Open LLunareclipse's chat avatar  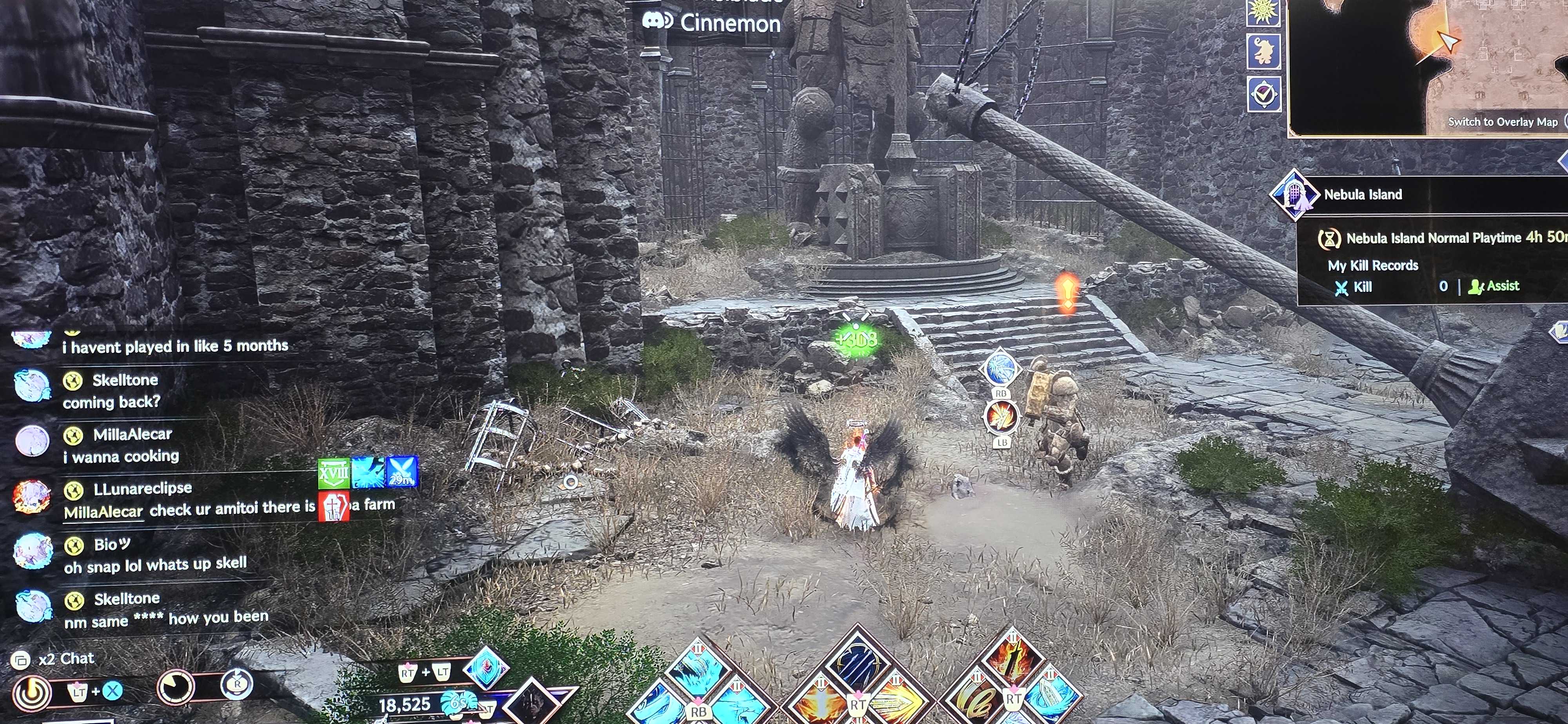(x=32, y=496)
